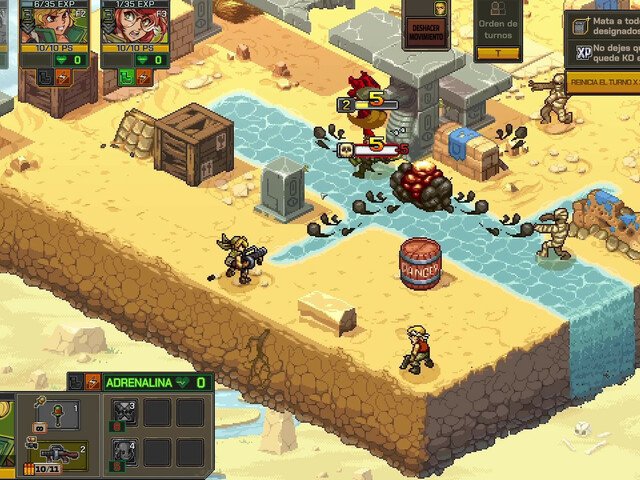Choose the grenade weapon in slot 1
640x480 pixels.
pyautogui.click(x=58, y=414)
